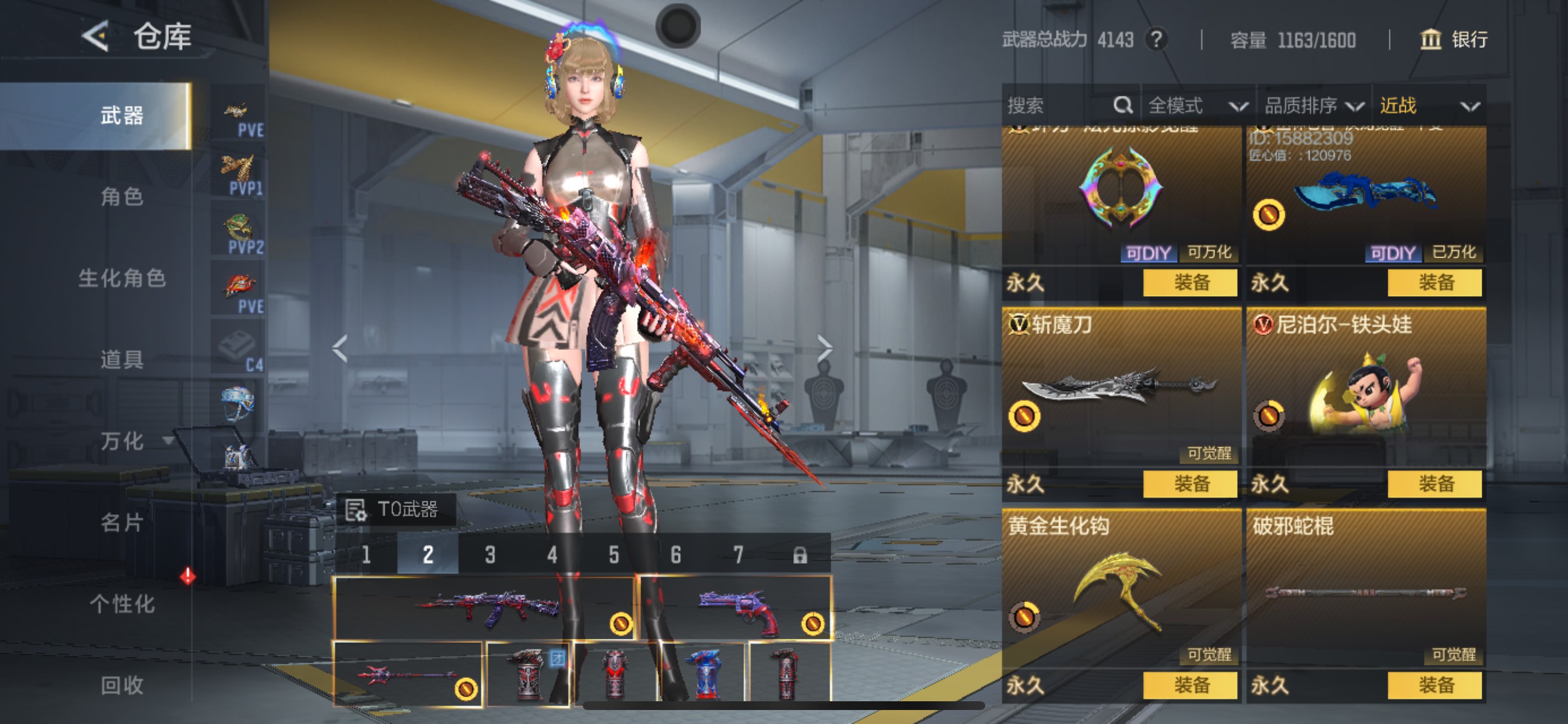The height and width of the screenshot is (724, 1568).
Task: Equip the 斩魔刀 melee weapon
Action: (x=1190, y=484)
